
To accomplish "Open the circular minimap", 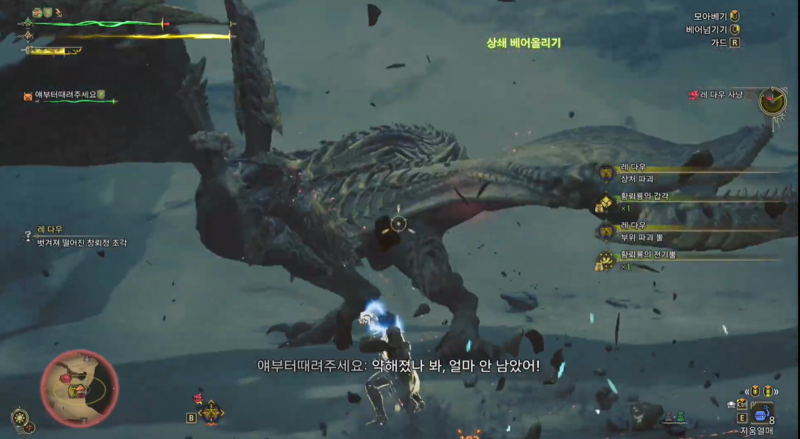I will pos(79,387).
